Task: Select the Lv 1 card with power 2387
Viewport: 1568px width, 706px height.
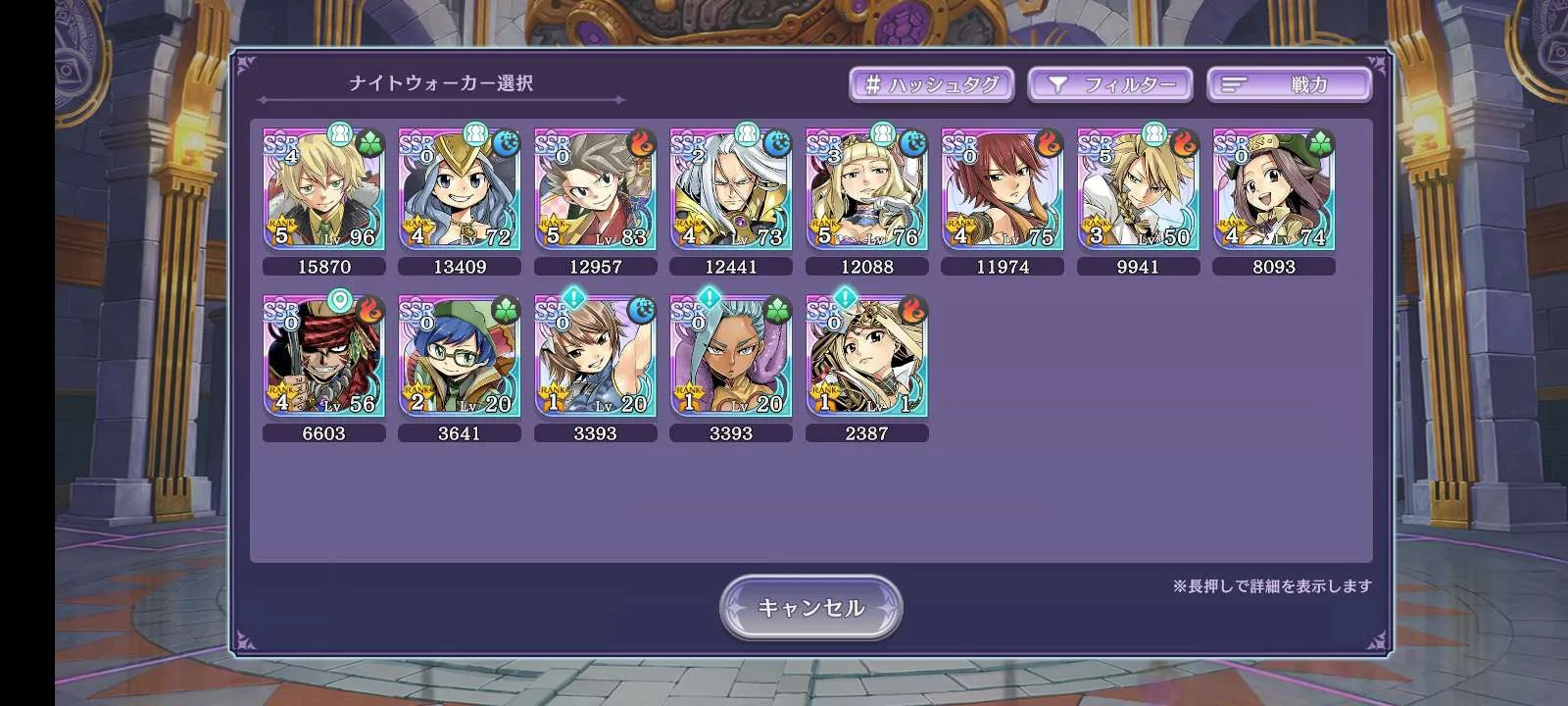Action: click(866, 357)
